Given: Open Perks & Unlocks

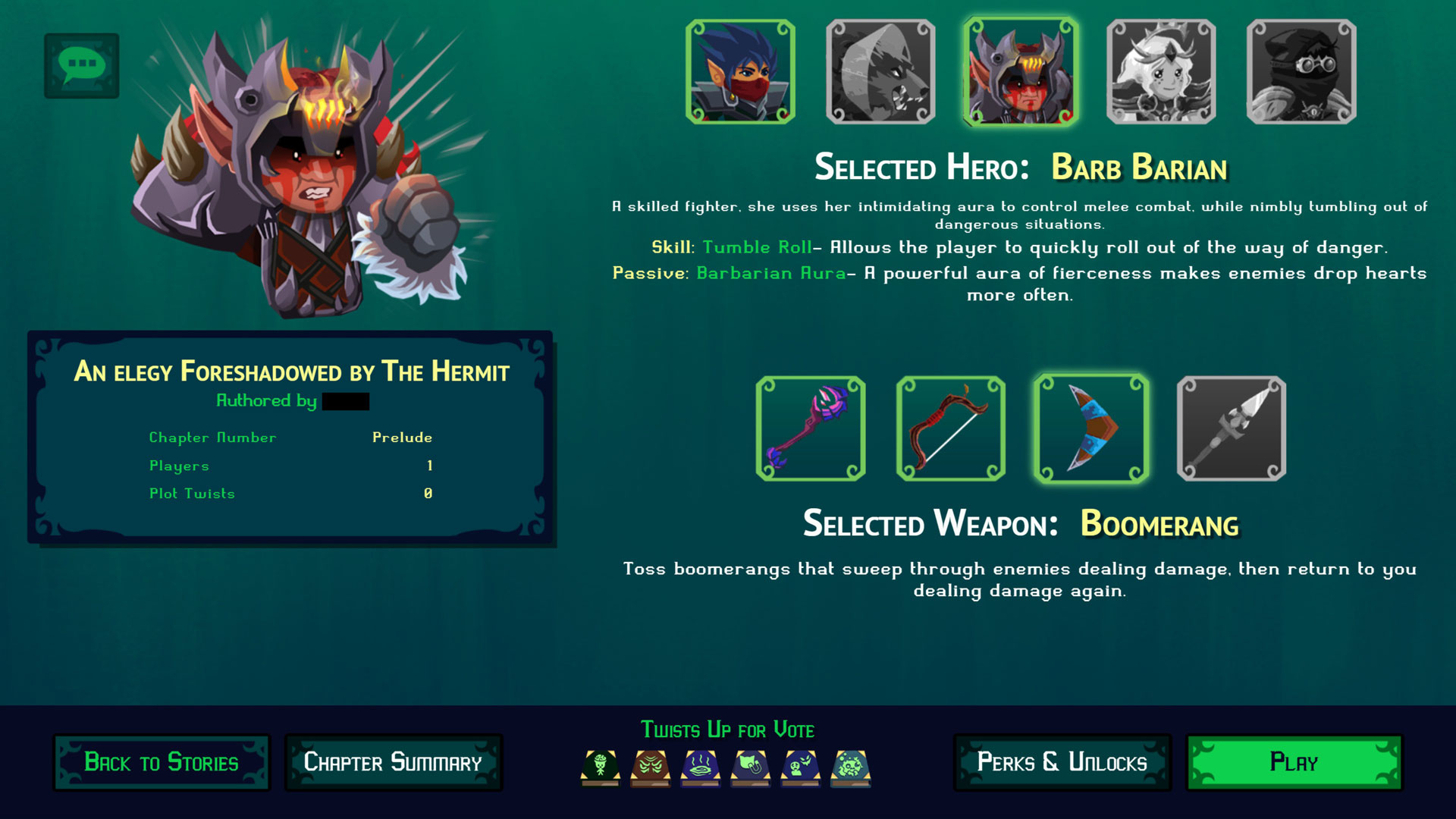Looking at the screenshot, I should point(1062,762).
